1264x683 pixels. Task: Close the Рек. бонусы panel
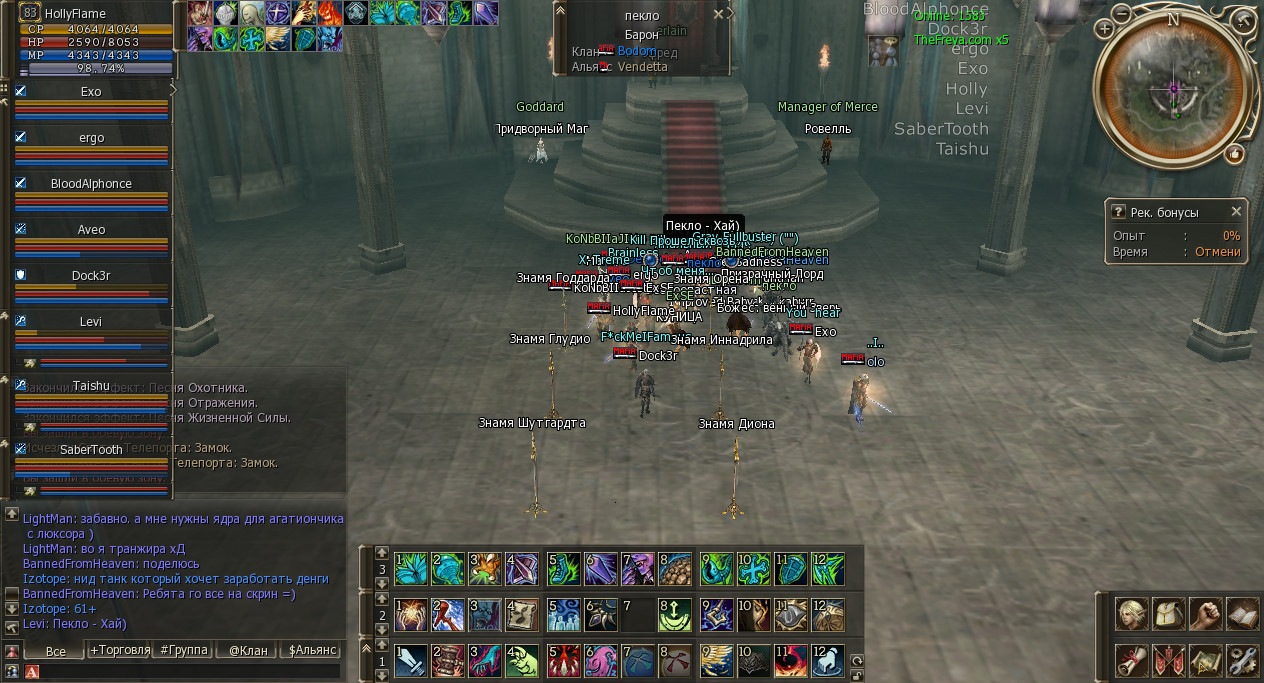pos(1236,212)
